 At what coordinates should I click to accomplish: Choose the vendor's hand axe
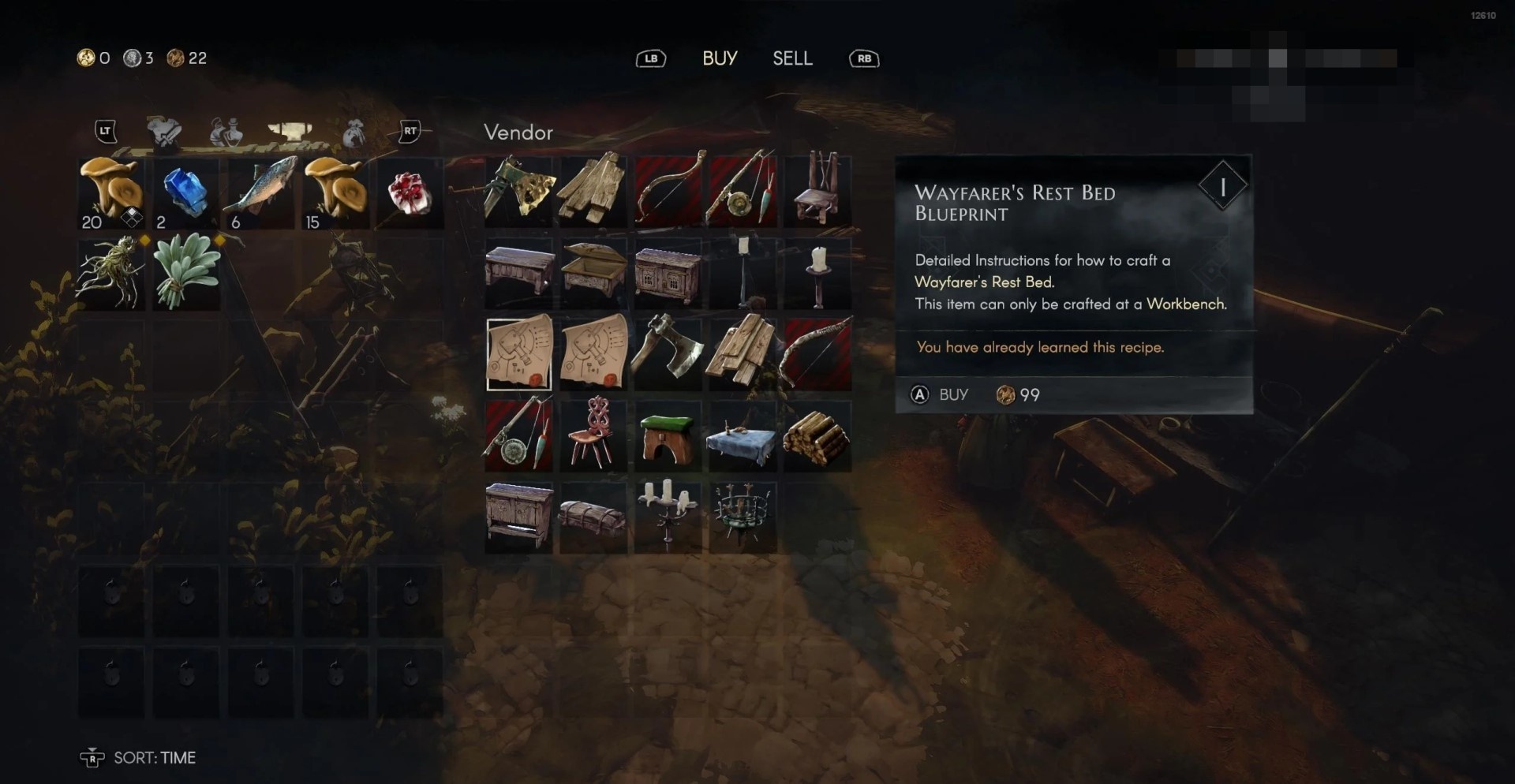click(668, 354)
